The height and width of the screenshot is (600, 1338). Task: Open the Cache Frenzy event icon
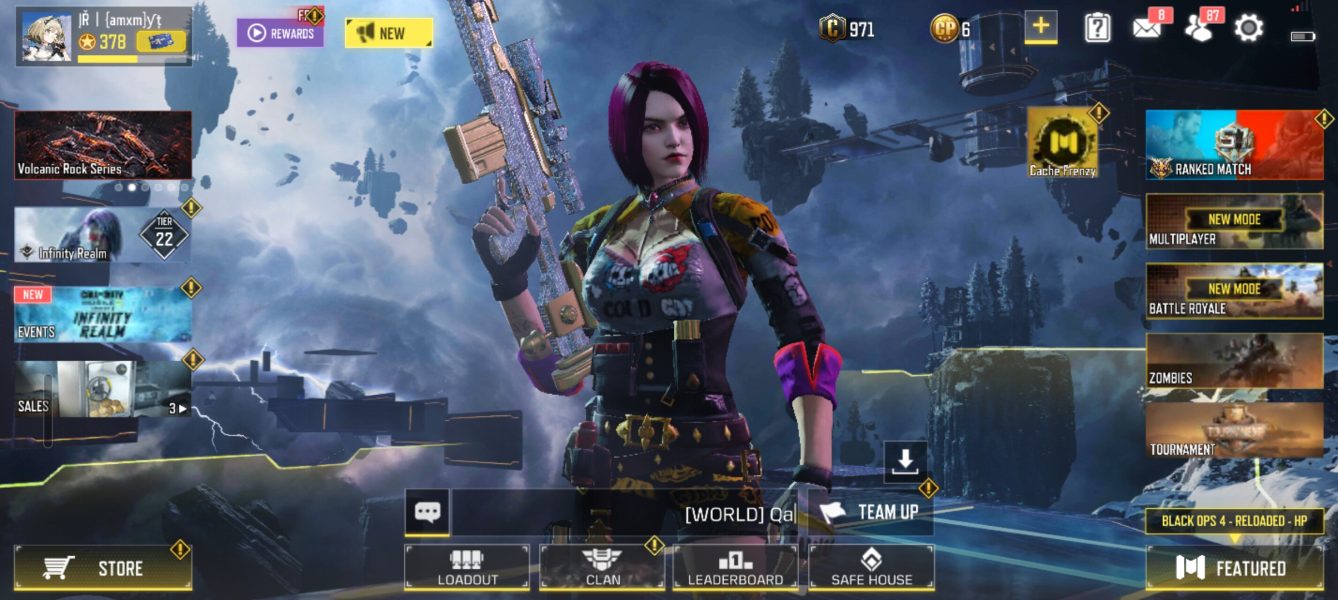1062,143
